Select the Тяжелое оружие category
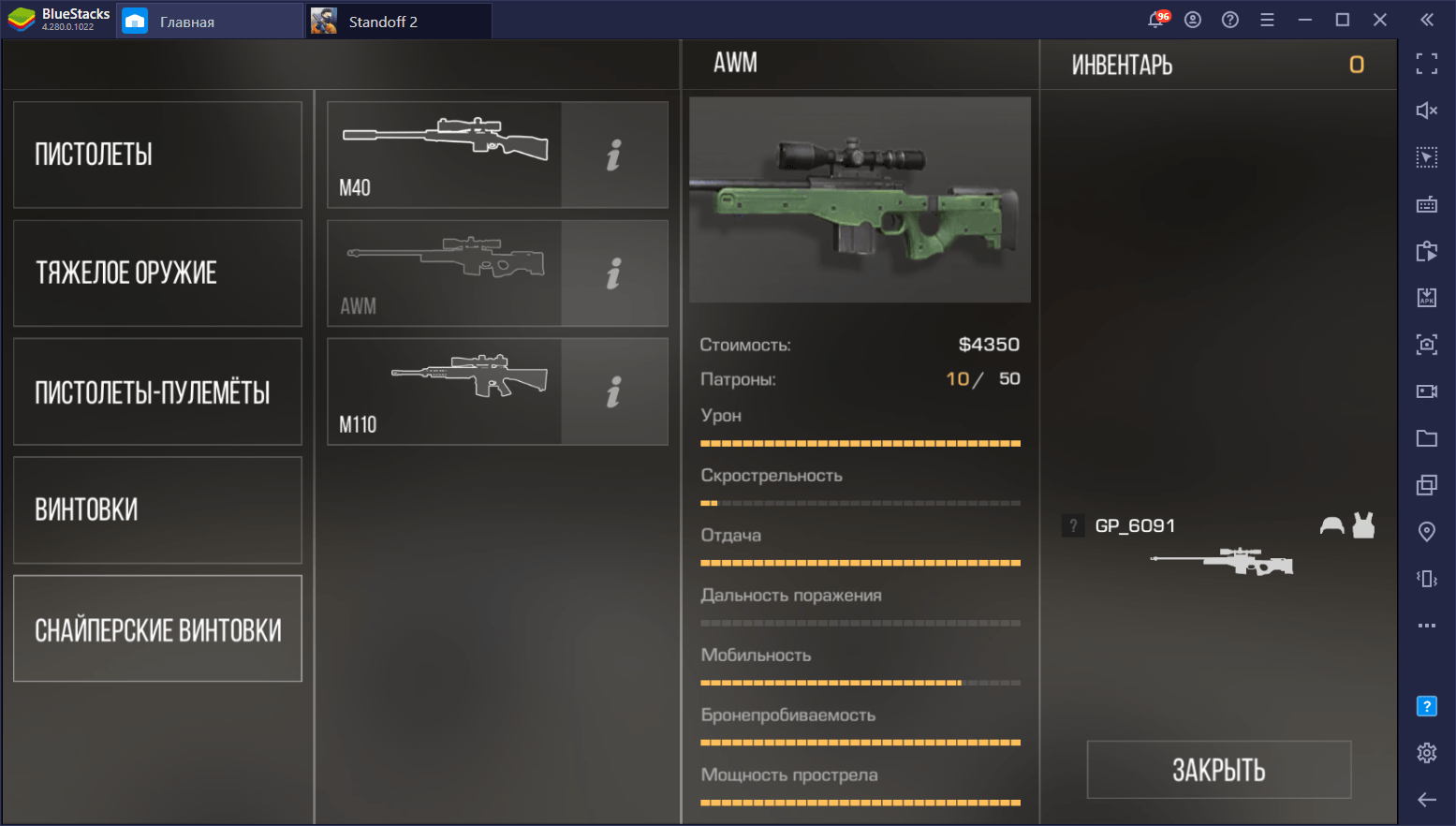This screenshot has width=1456, height=826. pyautogui.click(x=157, y=273)
